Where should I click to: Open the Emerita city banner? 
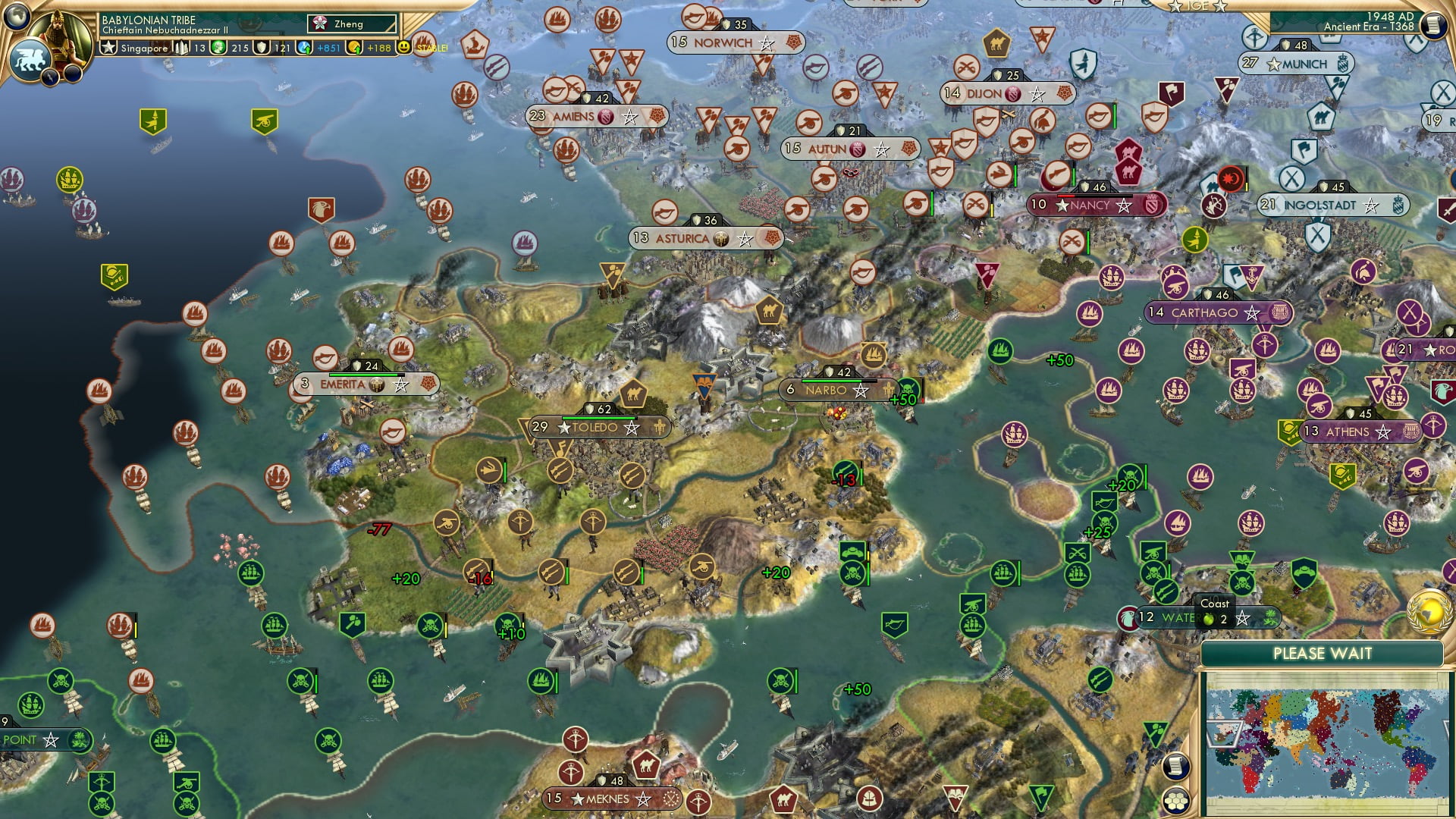pyautogui.click(x=344, y=384)
